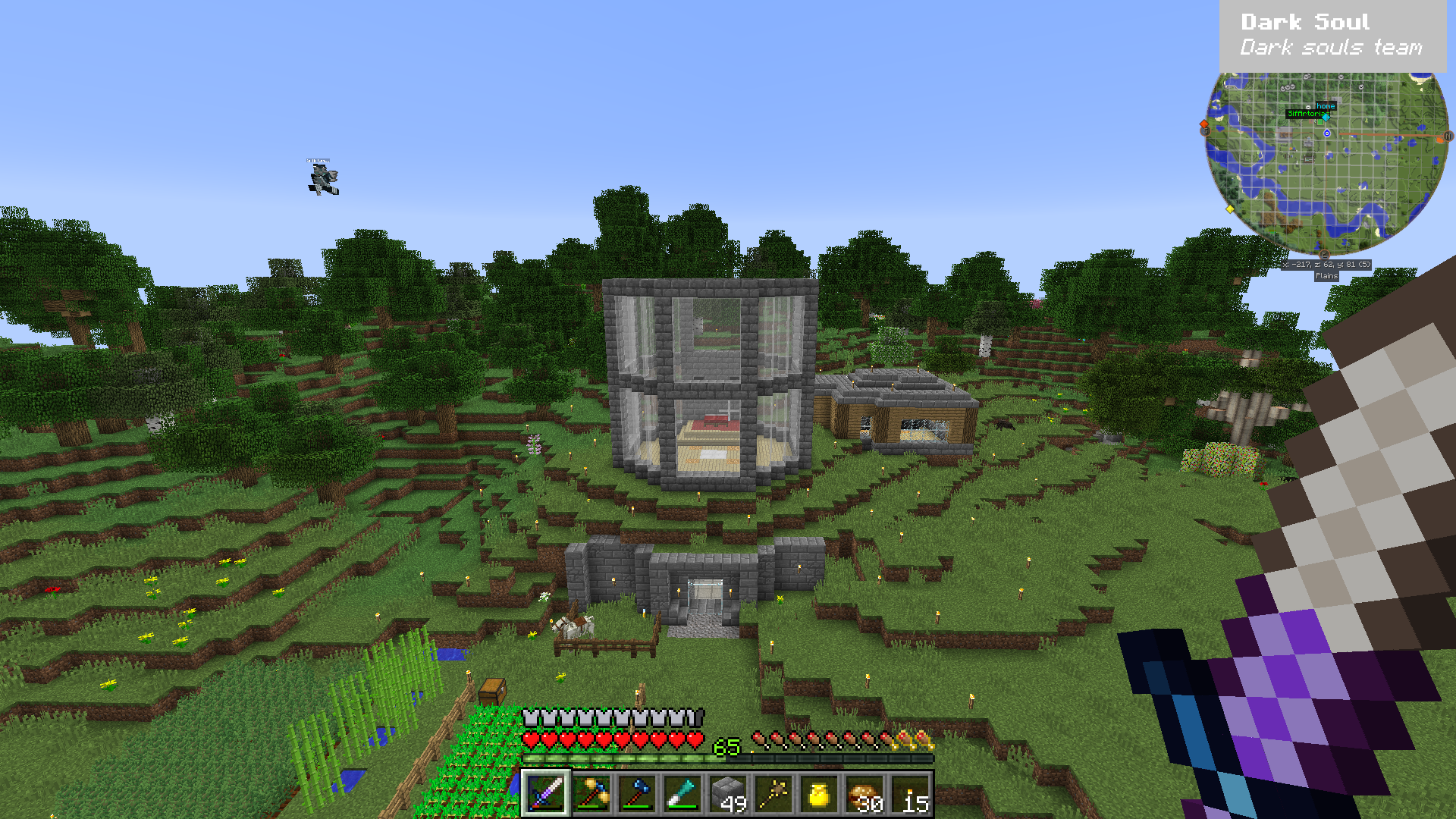
Task: Select the torch stack of 15
Action: pyautogui.click(x=911, y=794)
